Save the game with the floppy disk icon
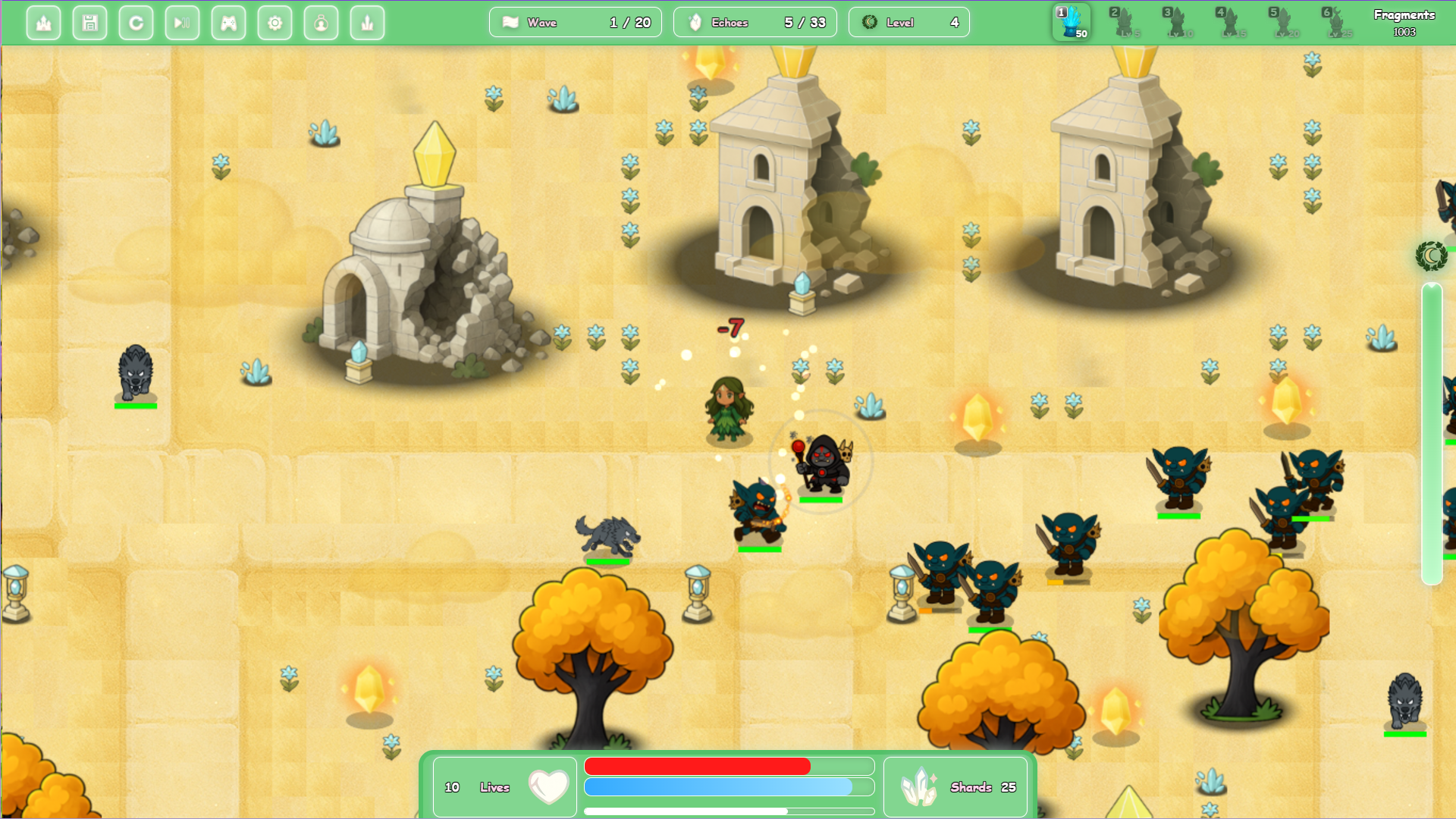This screenshot has width=1456, height=819. (89, 23)
